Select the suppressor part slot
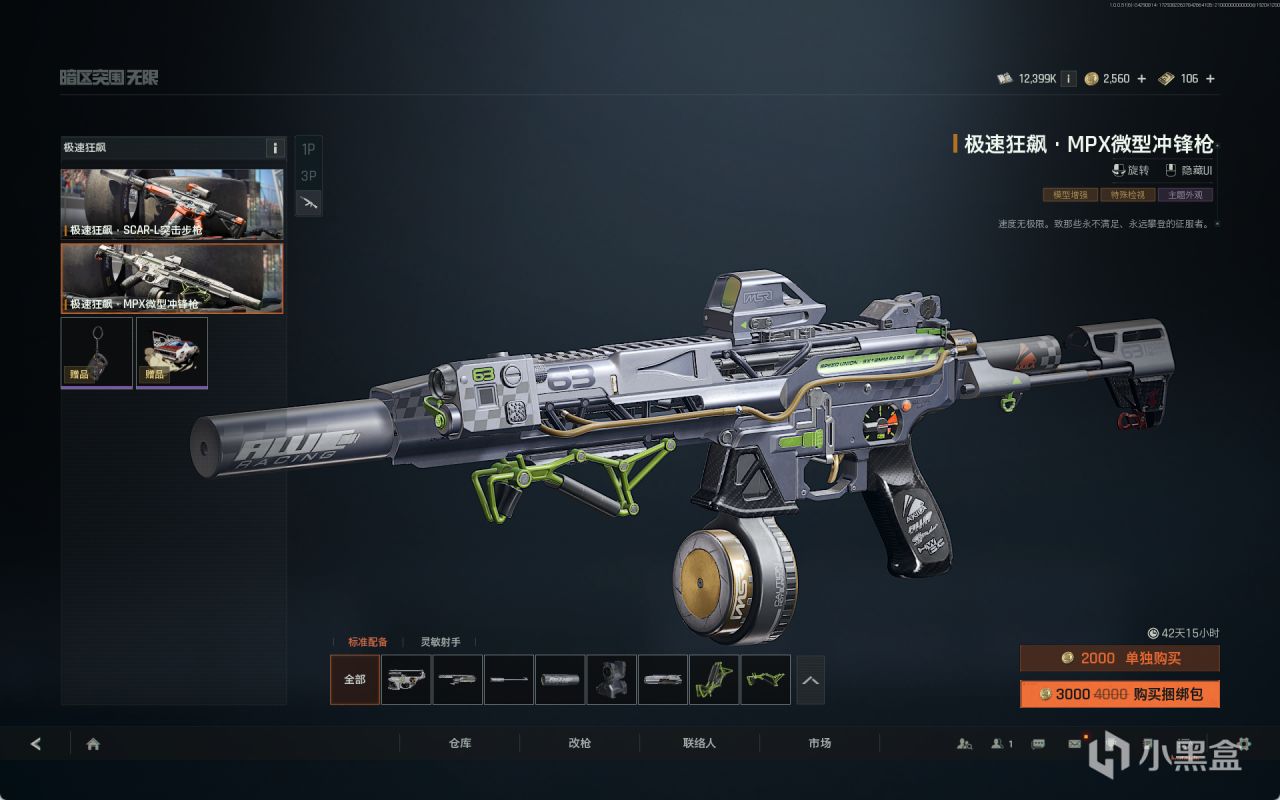The image size is (1280, 800). pyautogui.click(x=560, y=680)
